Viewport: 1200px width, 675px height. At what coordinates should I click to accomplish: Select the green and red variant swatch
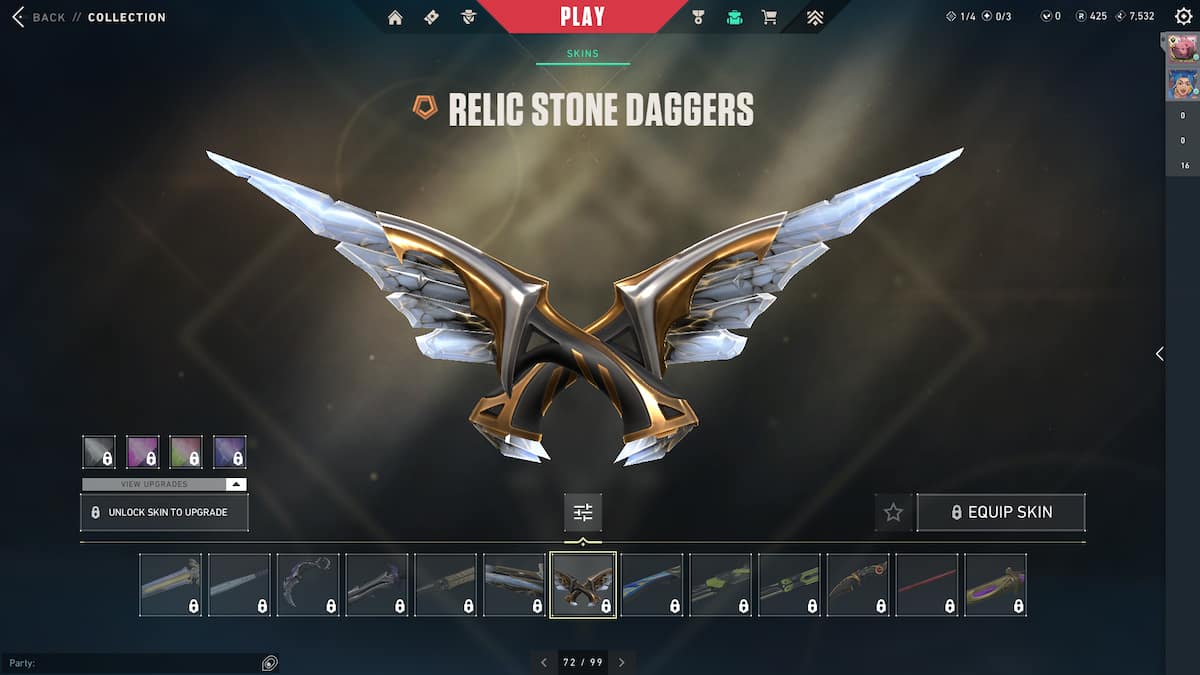tap(186, 452)
